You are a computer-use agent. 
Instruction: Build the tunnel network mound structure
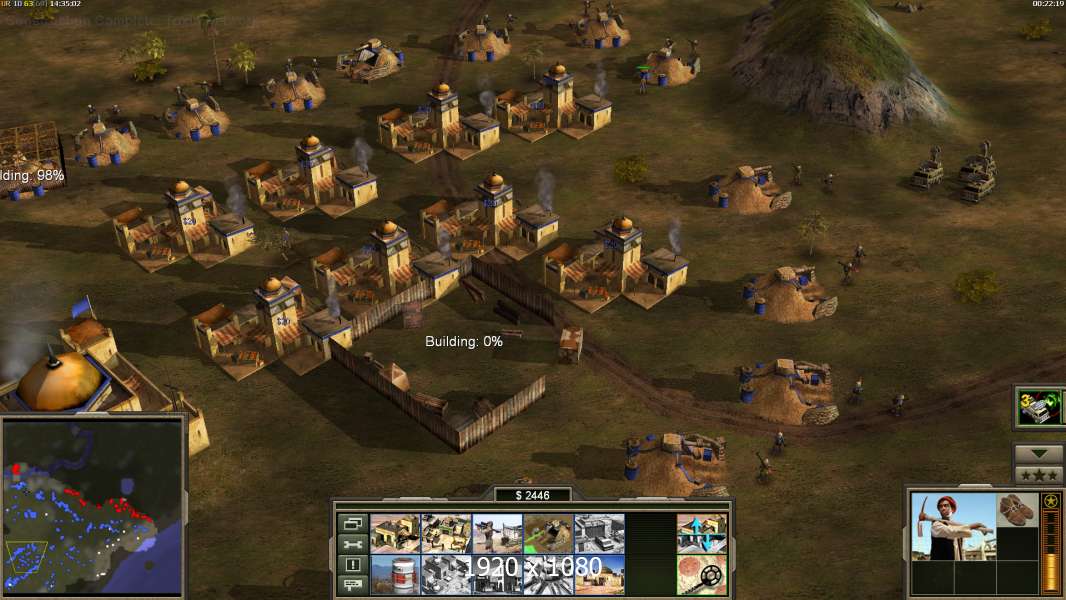(547, 533)
